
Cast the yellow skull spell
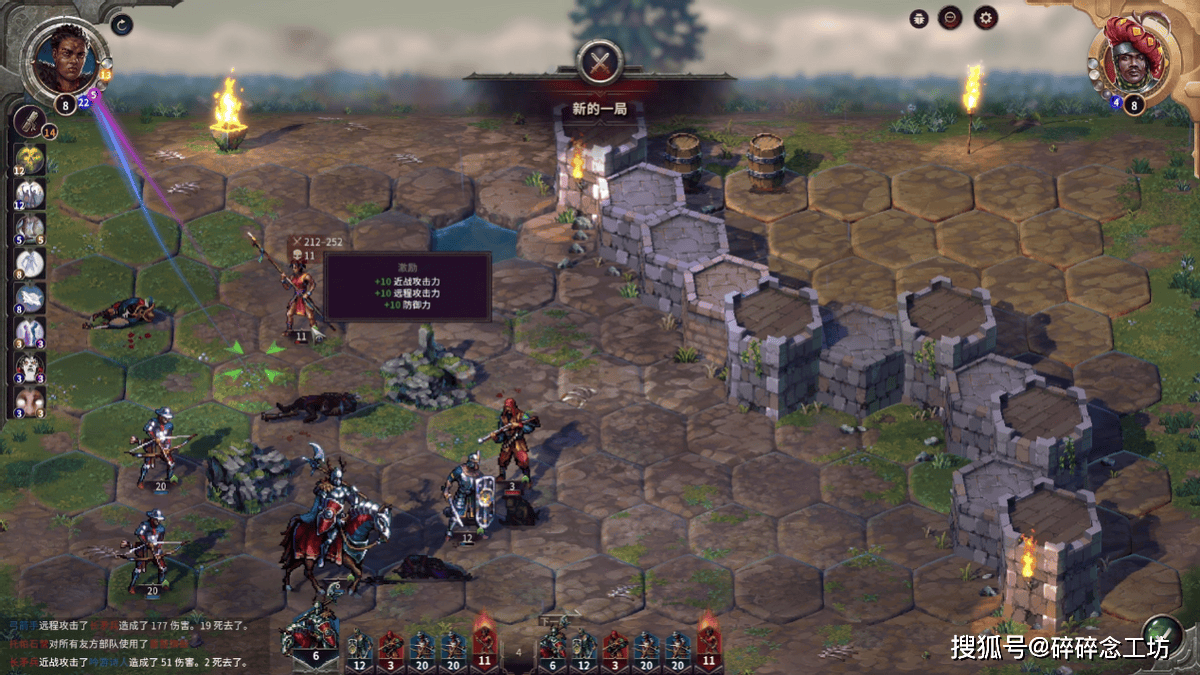pos(29,158)
